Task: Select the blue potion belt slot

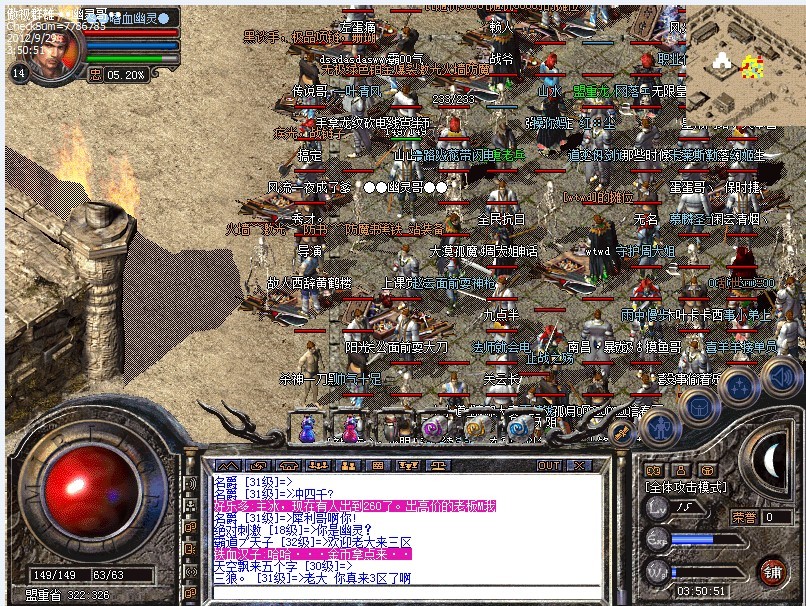Action: (307, 427)
